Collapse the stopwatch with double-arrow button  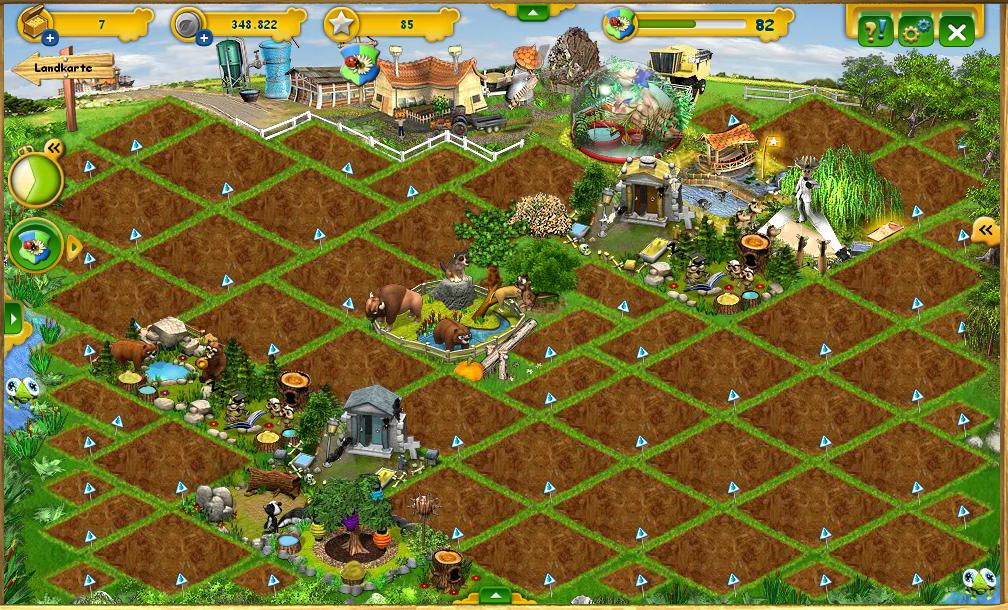point(54,149)
